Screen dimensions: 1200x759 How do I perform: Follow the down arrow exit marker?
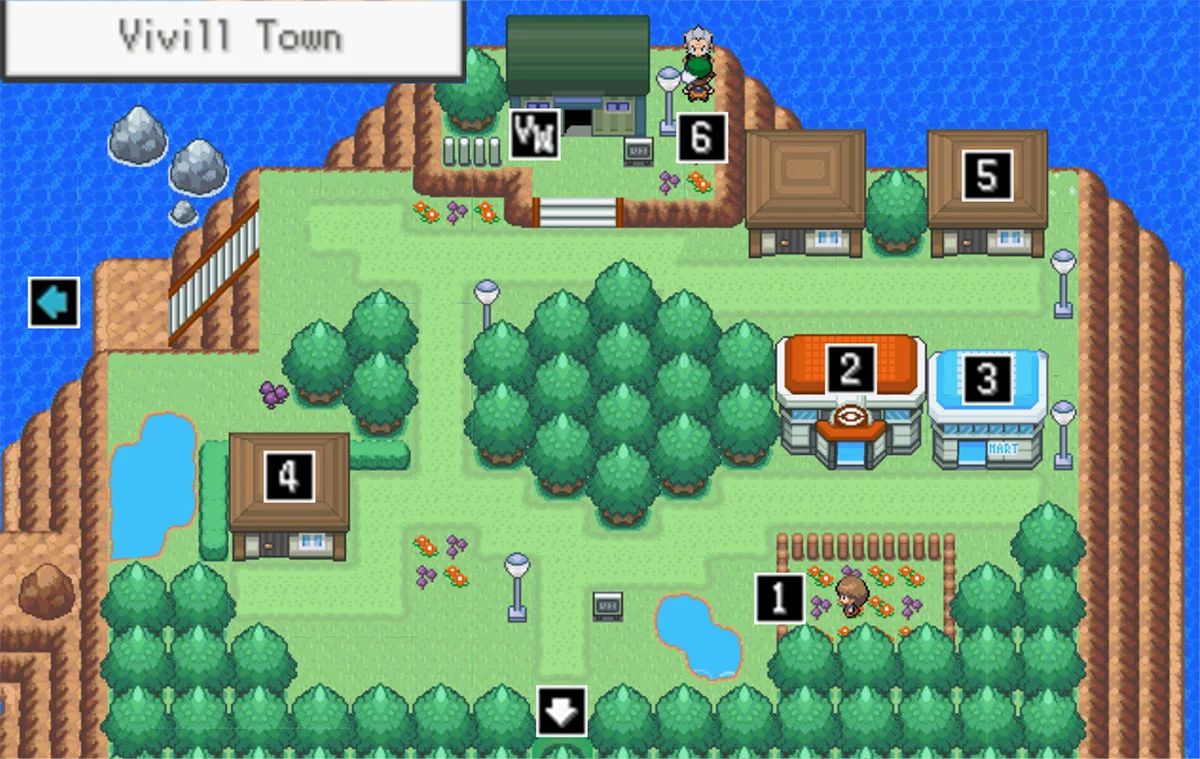[561, 711]
